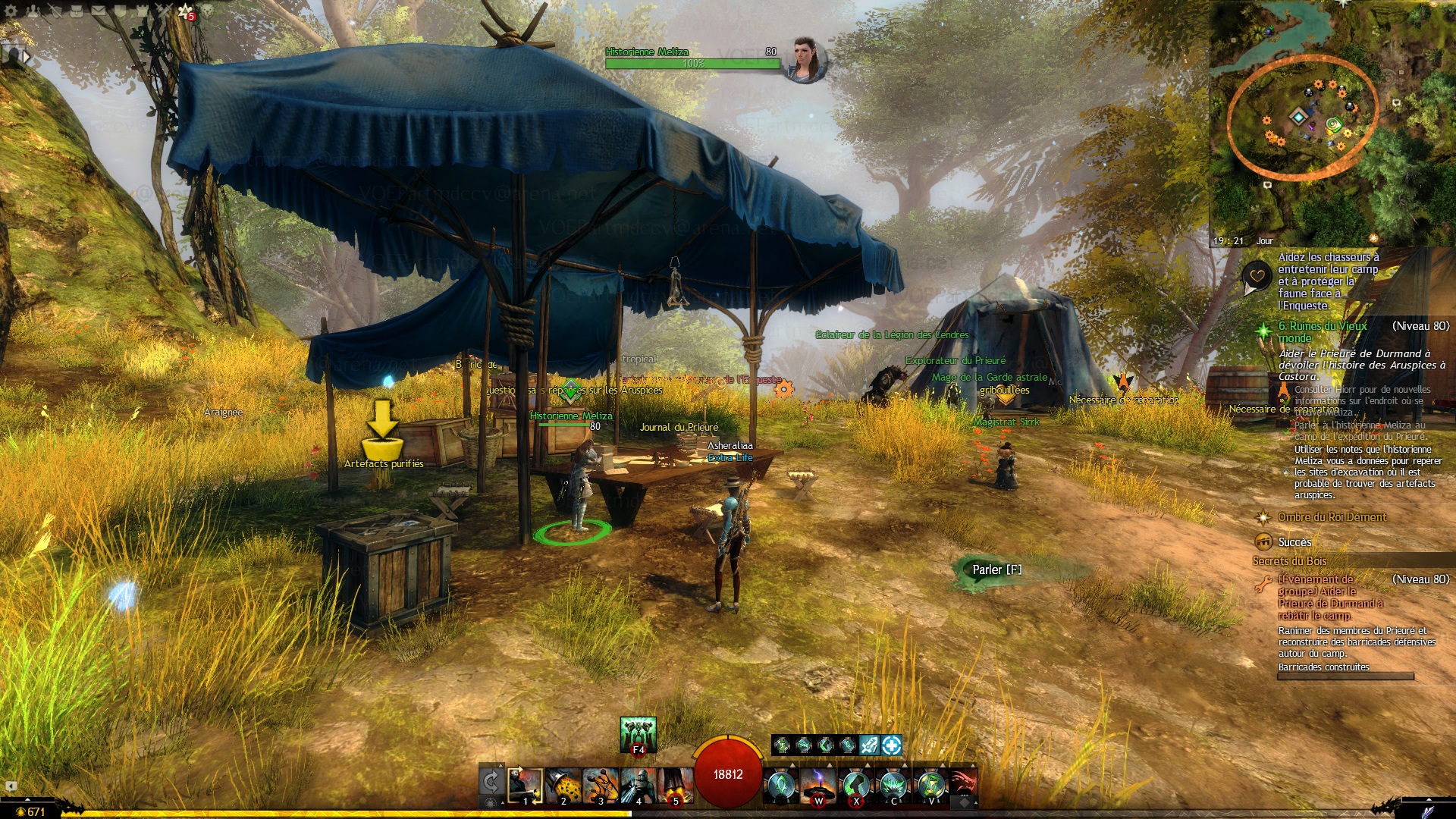The width and height of the screenshot is (1456, 819).
Task: Use weapon skill 1 with the rifleman icon
Action: click(x=525, y=785)
